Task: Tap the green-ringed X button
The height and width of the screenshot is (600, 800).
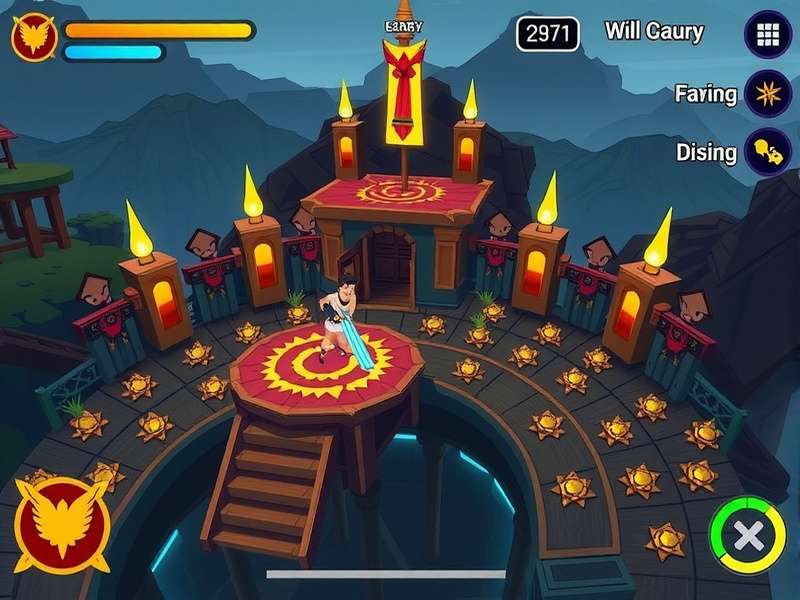Action: pos(747,535)
